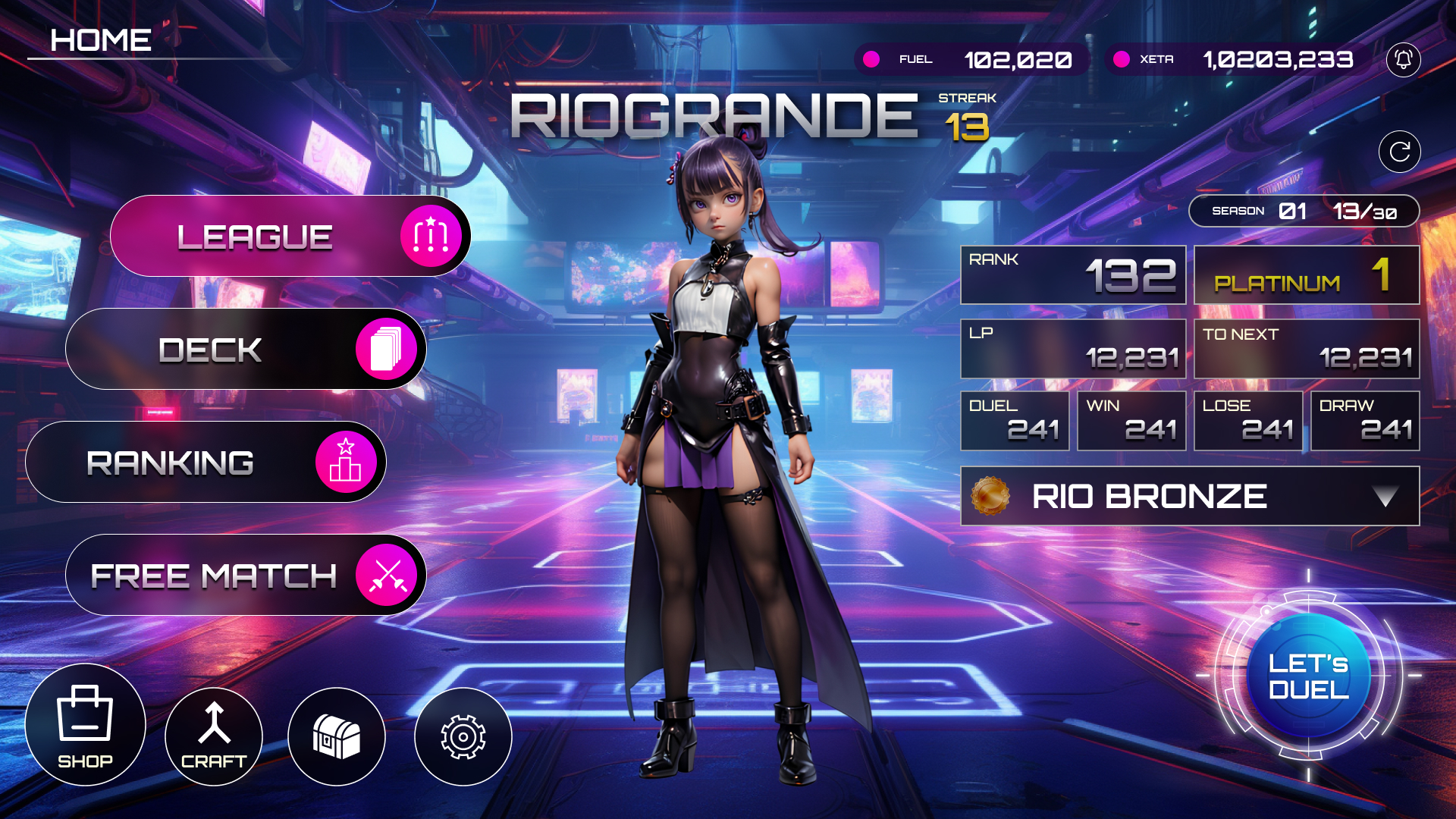Click the Let's Duel button

1308,676
